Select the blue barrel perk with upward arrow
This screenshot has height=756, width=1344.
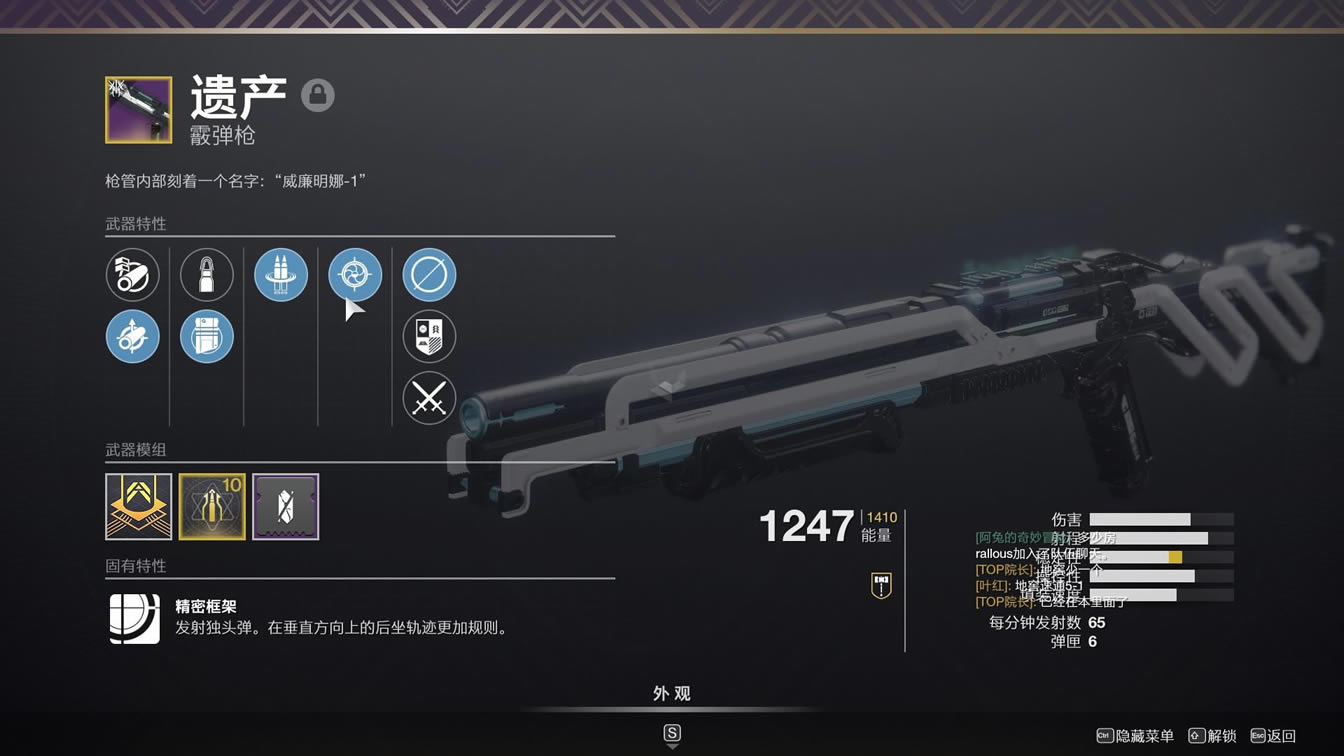pyautogui.click(x=133, y=337)
